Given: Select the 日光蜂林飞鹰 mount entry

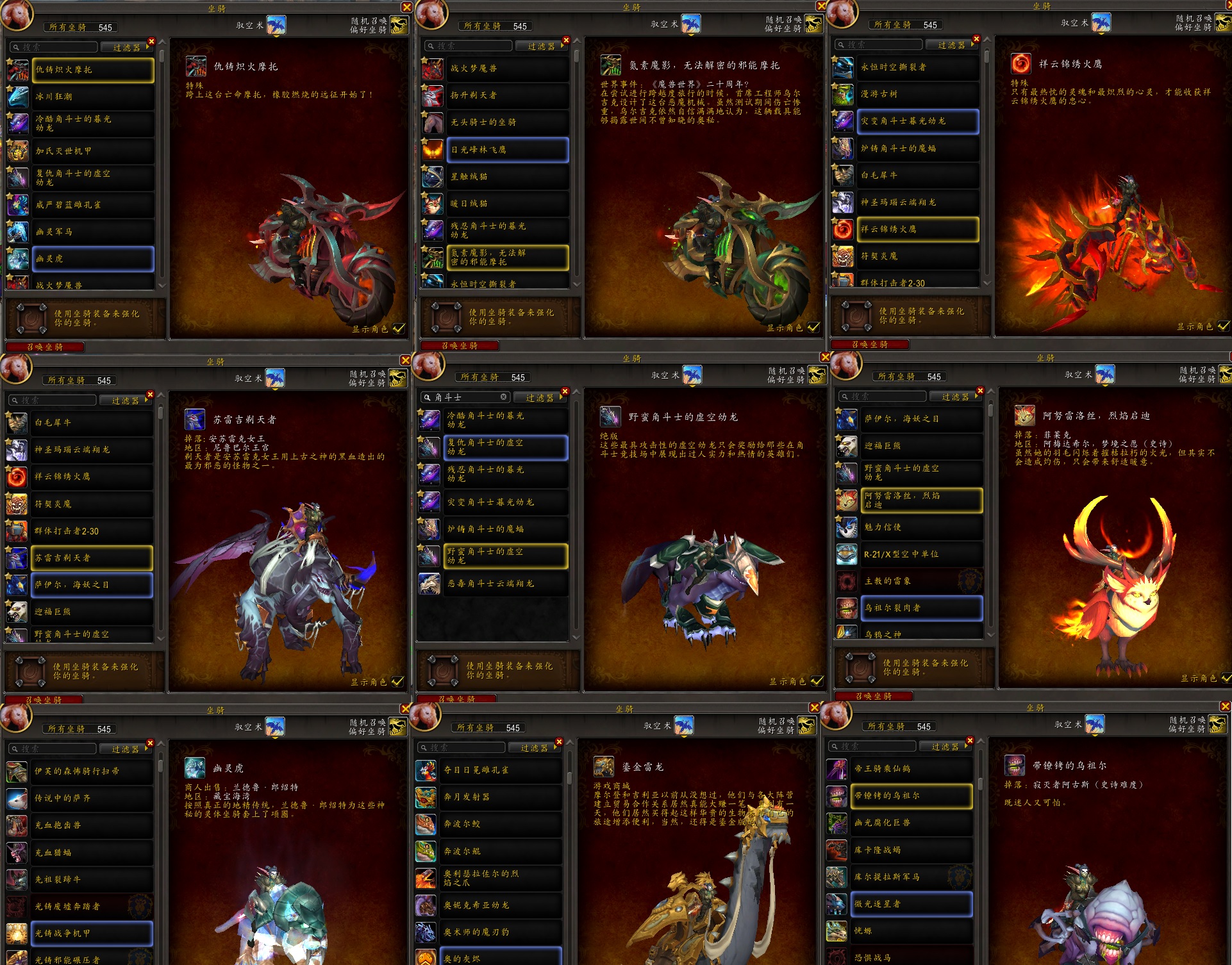Looking at the screenshot, I should point(507,150).
